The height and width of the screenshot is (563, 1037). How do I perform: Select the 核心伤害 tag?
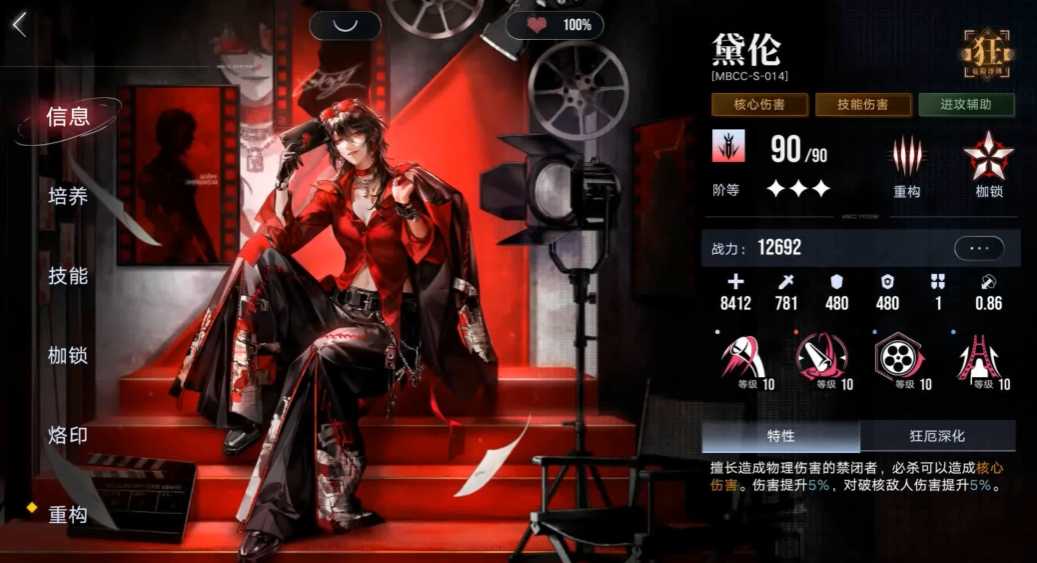tap(760, 105)
